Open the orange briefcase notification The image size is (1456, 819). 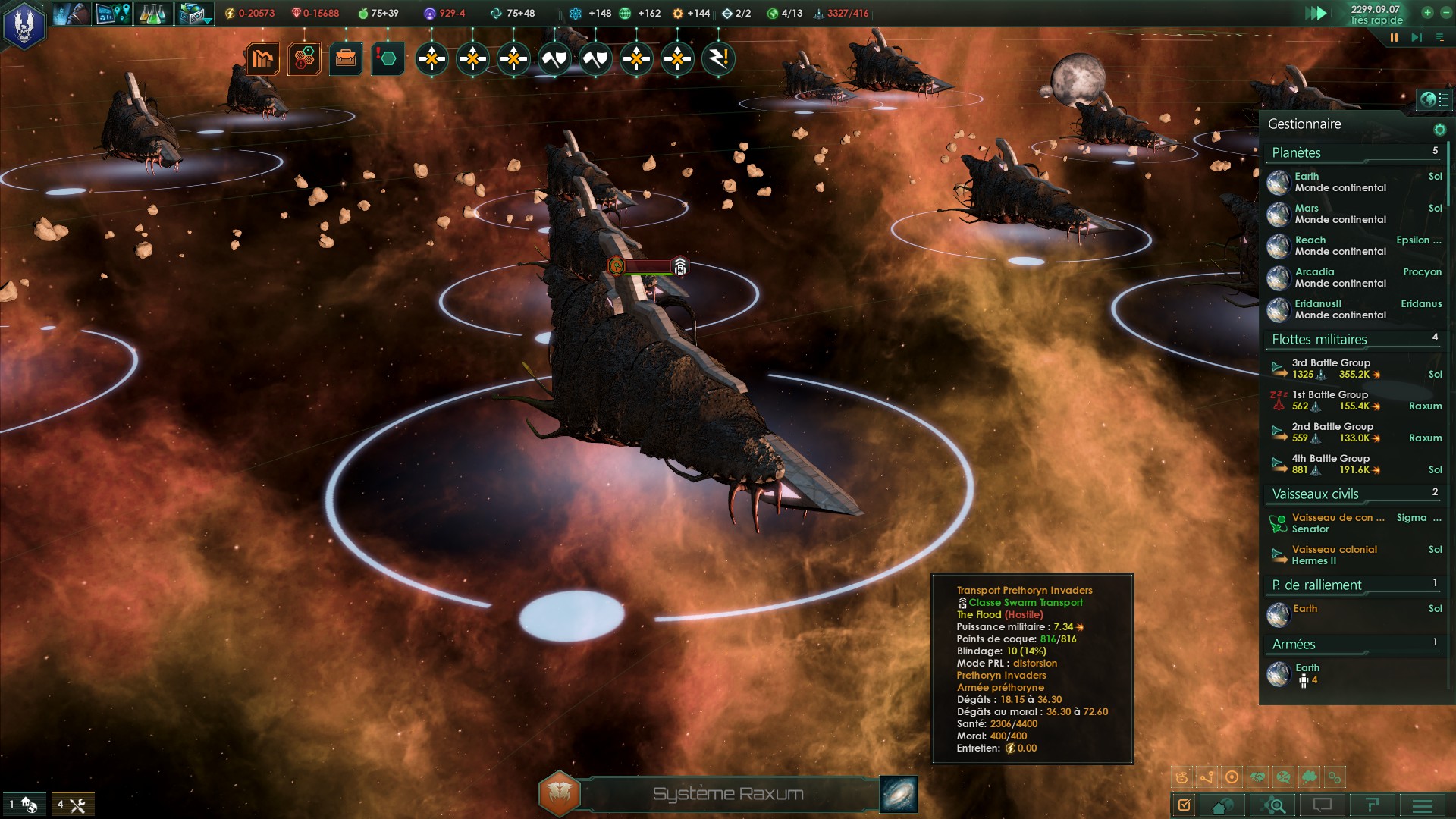click(x=346, y=58)
